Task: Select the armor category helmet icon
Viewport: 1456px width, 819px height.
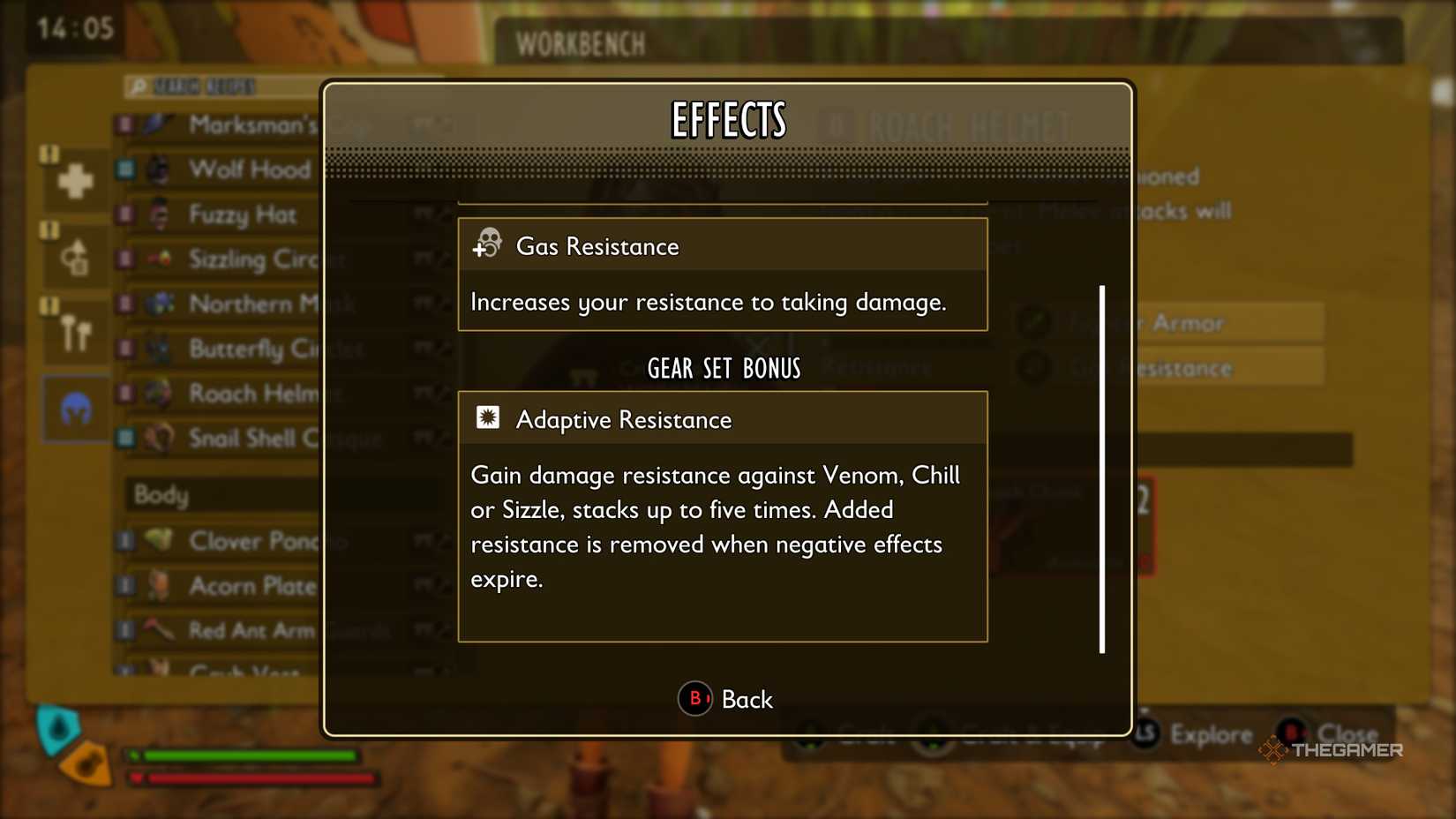Action: tap(74, 409)
